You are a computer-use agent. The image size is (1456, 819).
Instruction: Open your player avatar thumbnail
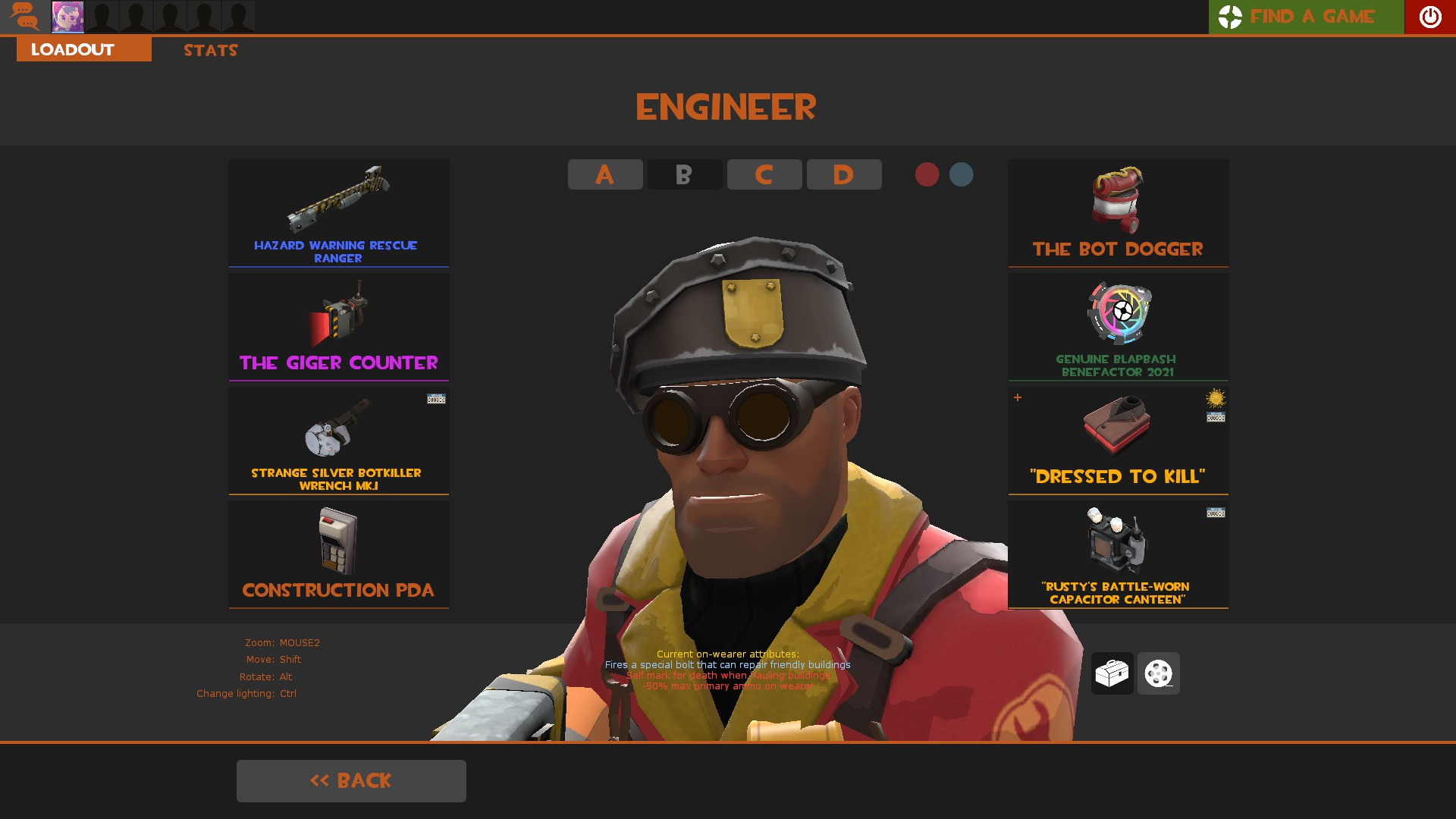(67, 17)
